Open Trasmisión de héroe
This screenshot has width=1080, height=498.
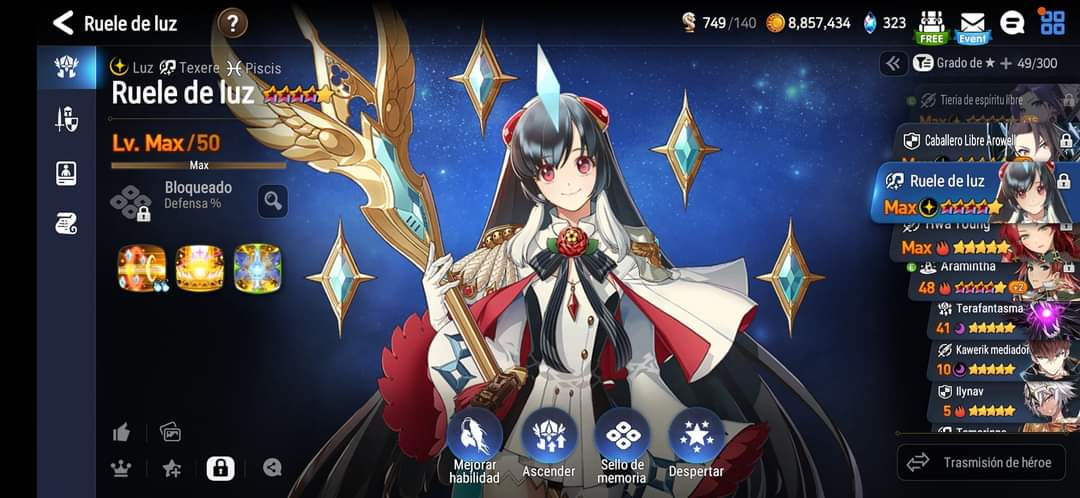(x=981, y=462)
